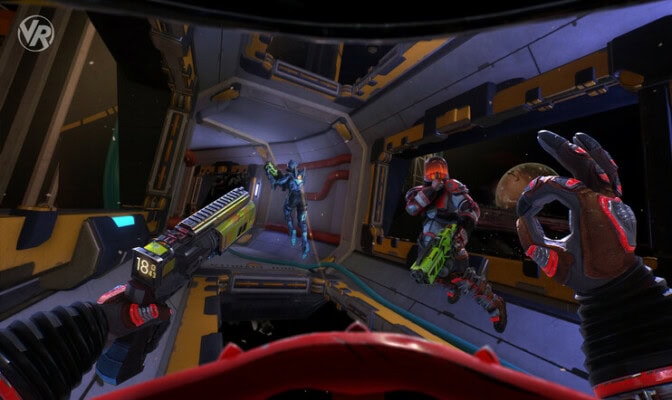The image size is (672, 400).
Task: Click the VR logo watermark badge
Action: [35, 33]
